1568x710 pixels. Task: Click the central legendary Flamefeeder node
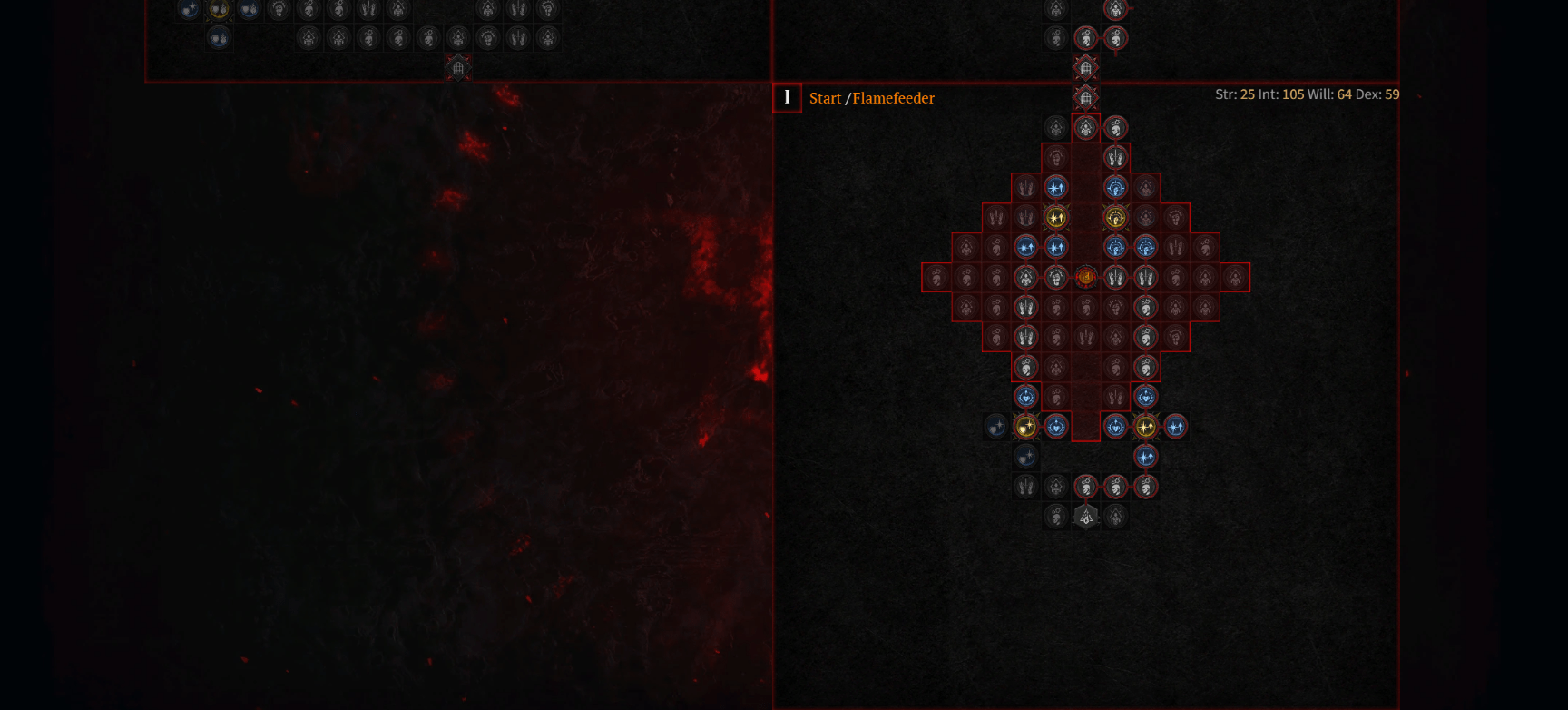click(1085, 277)
